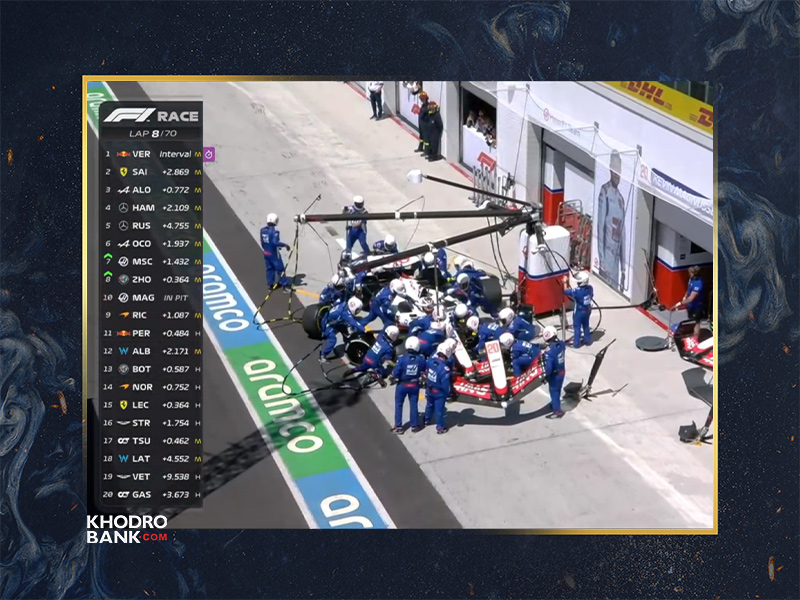Choose RIC on the leaderboard

coord(150,315)
